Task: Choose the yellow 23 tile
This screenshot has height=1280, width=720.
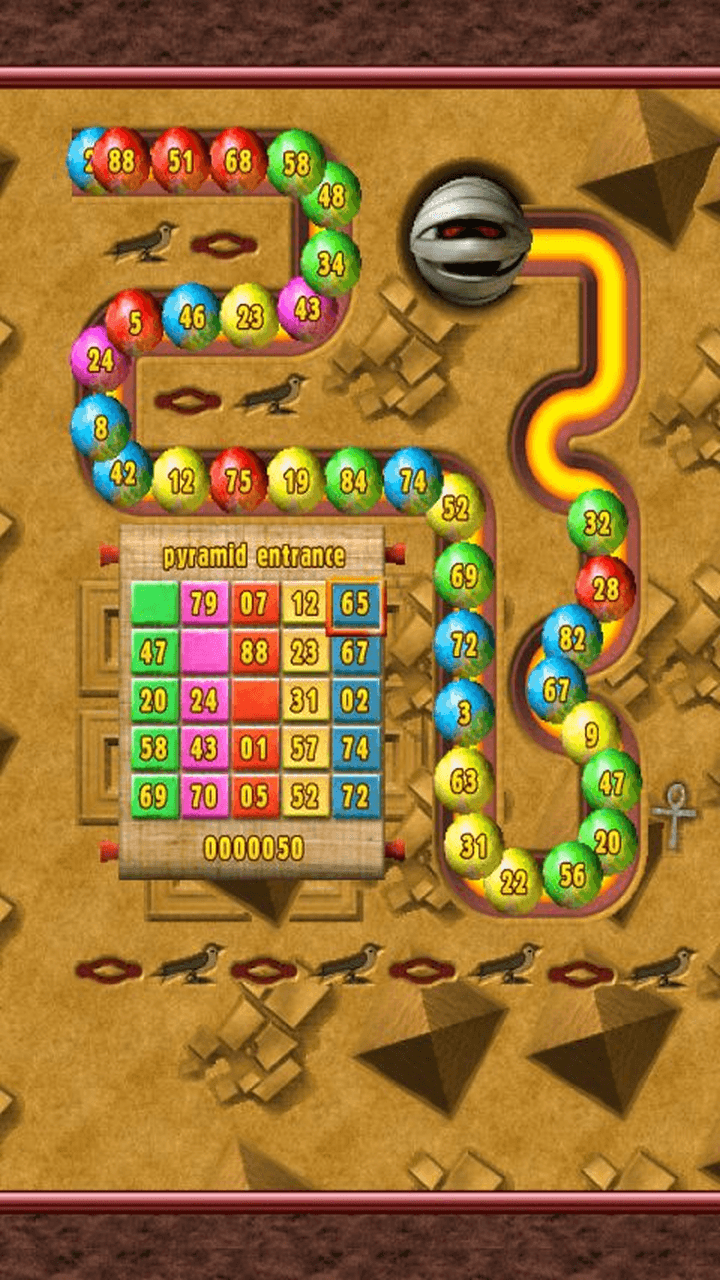Action: [x=305, y=652]
